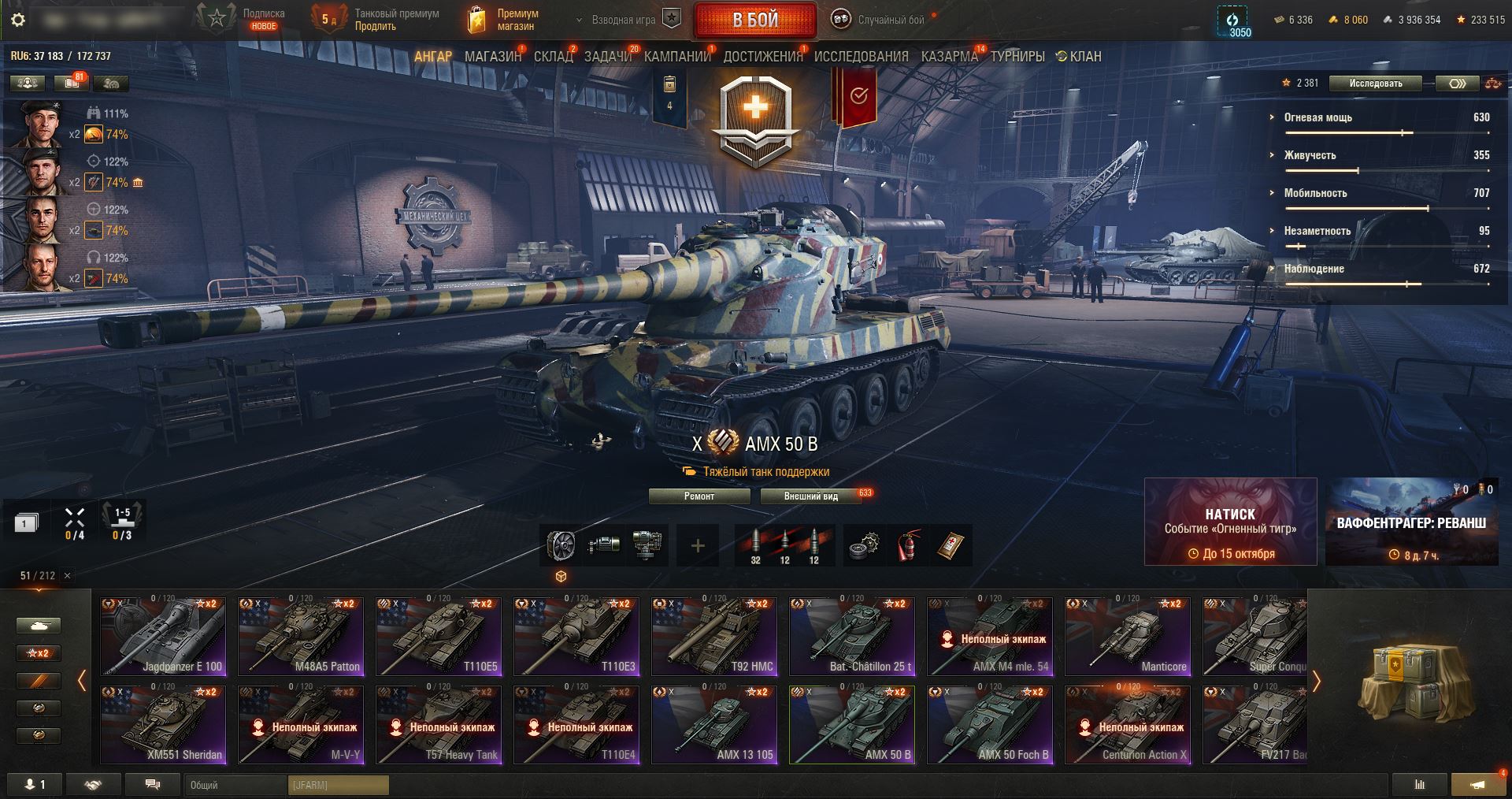Open the НАТИСК event banner
The width and height of the screenshot is (1512, 799).
click(x=1230, y=522)
